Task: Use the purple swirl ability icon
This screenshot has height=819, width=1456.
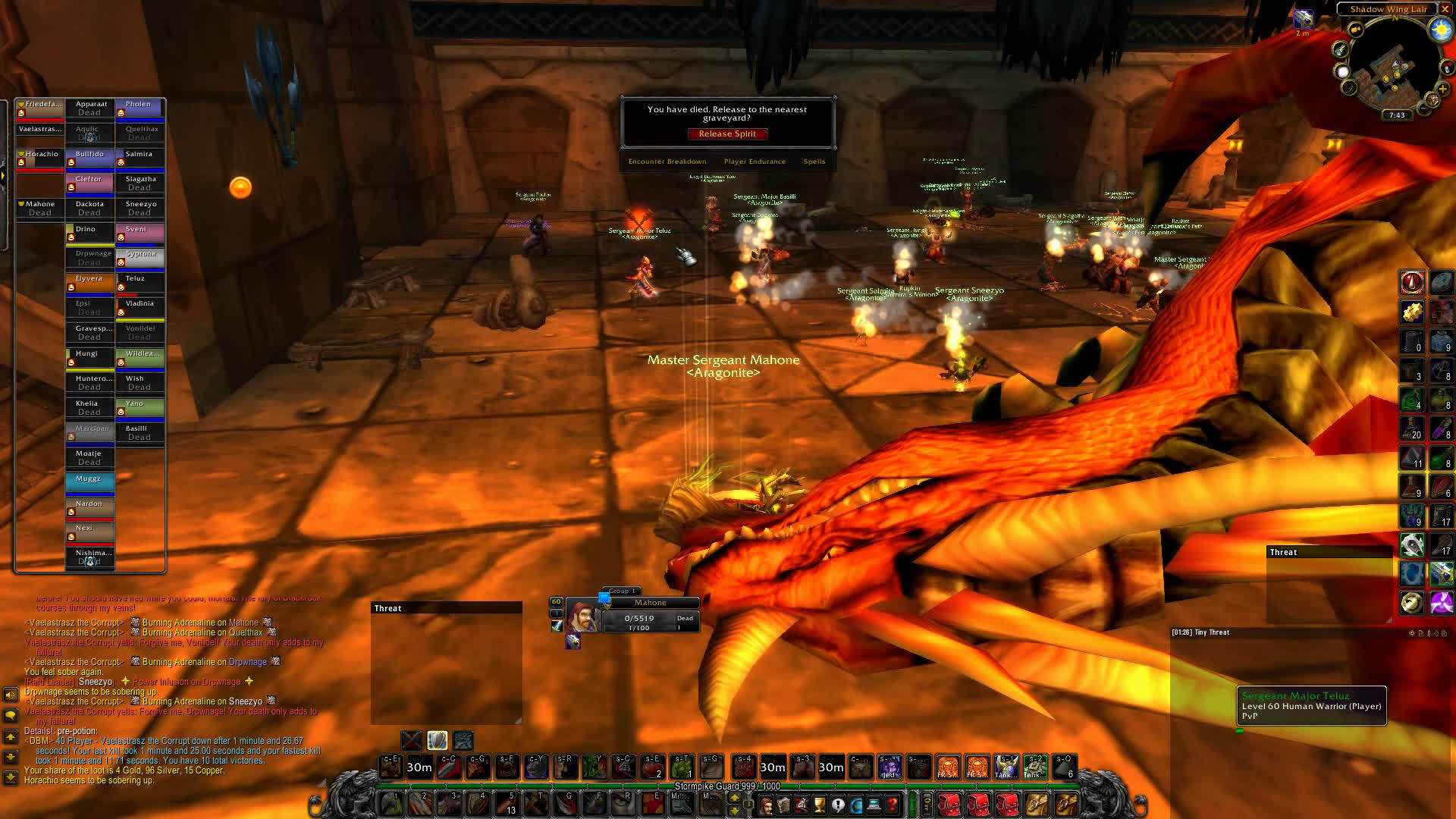Action: click(1441, 603)
